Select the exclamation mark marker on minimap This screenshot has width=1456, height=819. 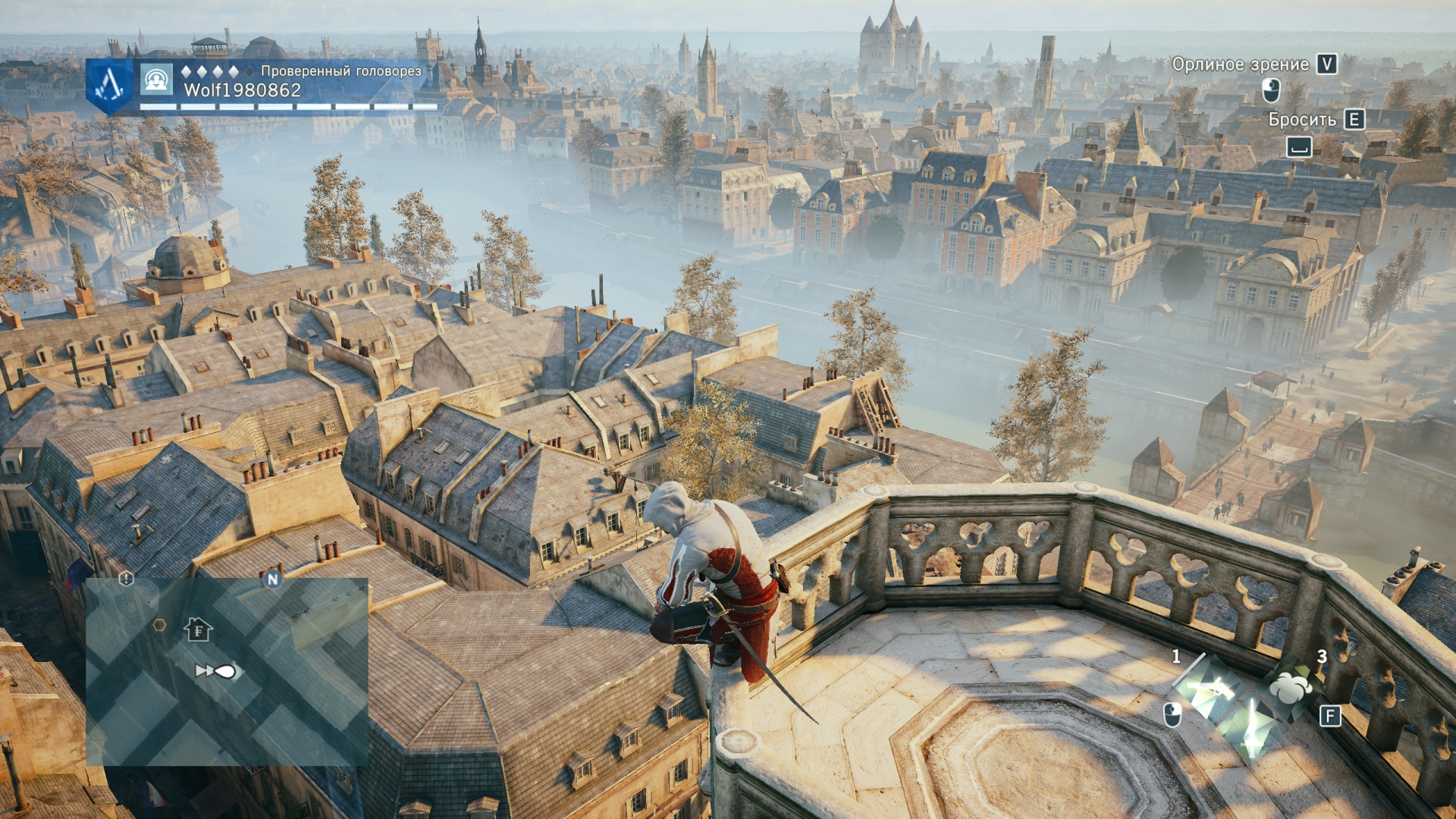(x=126, y=579)
